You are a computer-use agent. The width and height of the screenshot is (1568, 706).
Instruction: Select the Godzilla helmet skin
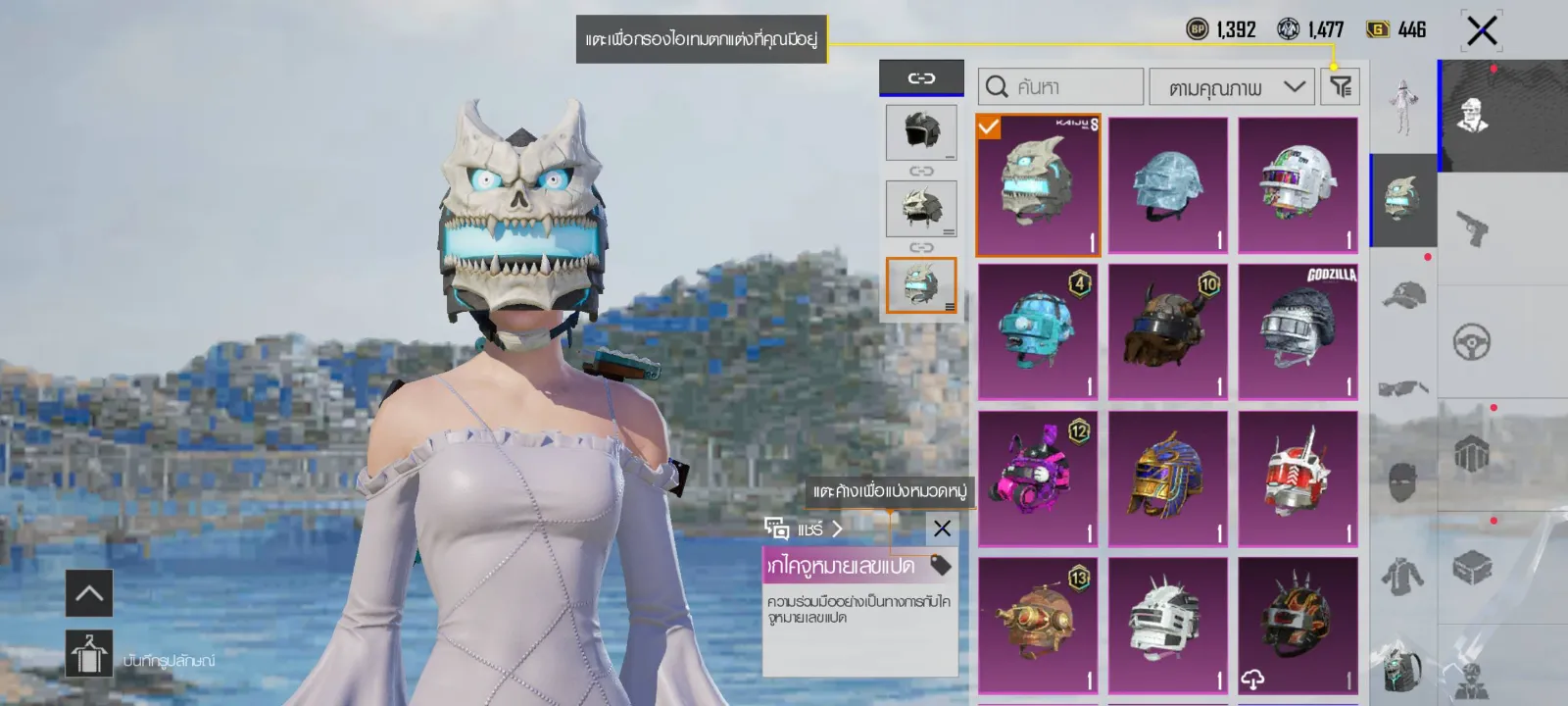[1298, 331]
